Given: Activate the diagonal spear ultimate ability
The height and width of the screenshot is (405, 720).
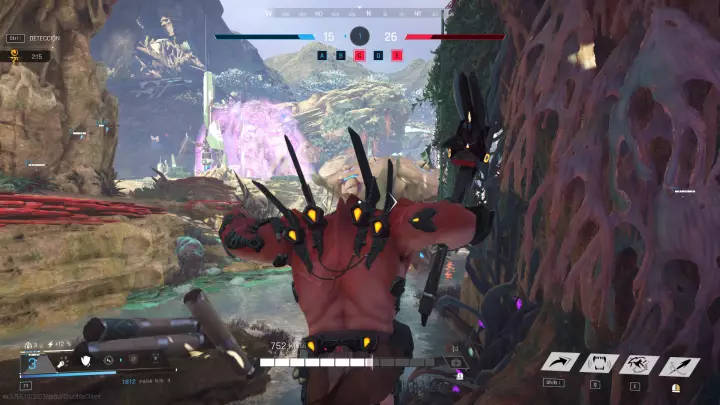Looking at the screenshot, I should (679, 365).
